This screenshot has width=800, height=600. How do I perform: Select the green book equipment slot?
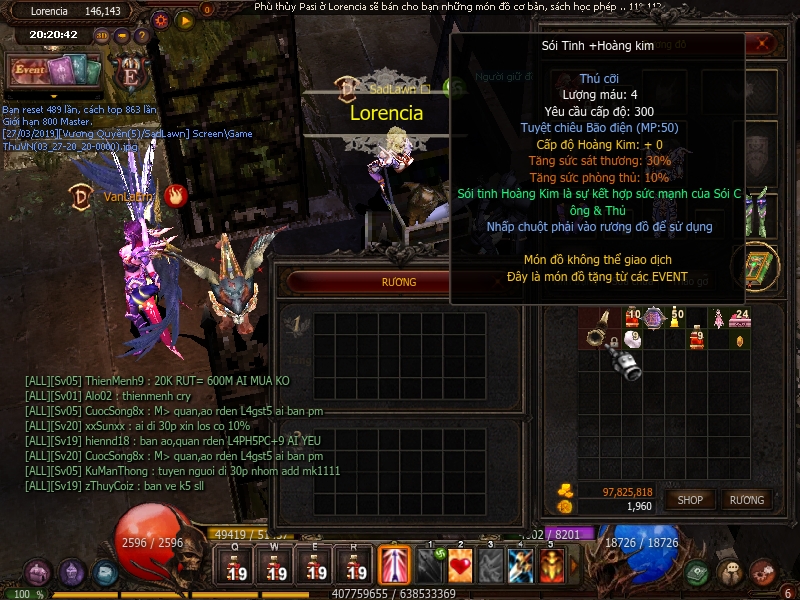pos(752,267)
